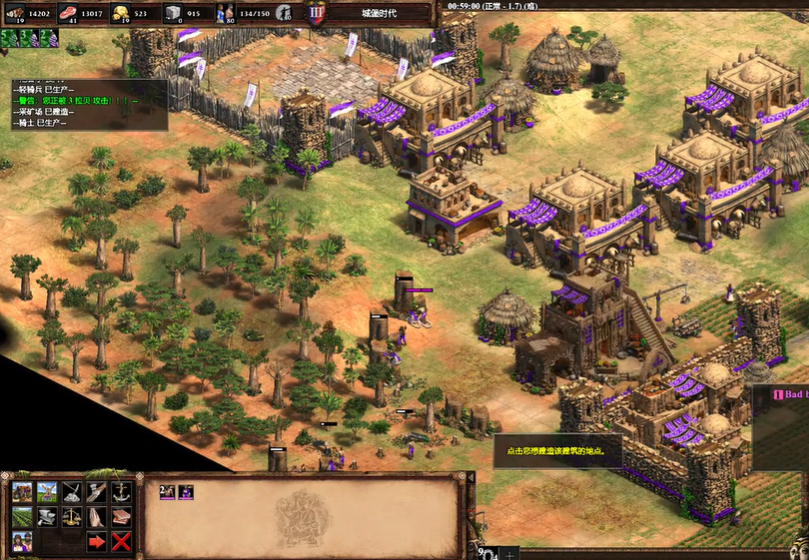Select the Town Center villagers icon

point(22,542)
